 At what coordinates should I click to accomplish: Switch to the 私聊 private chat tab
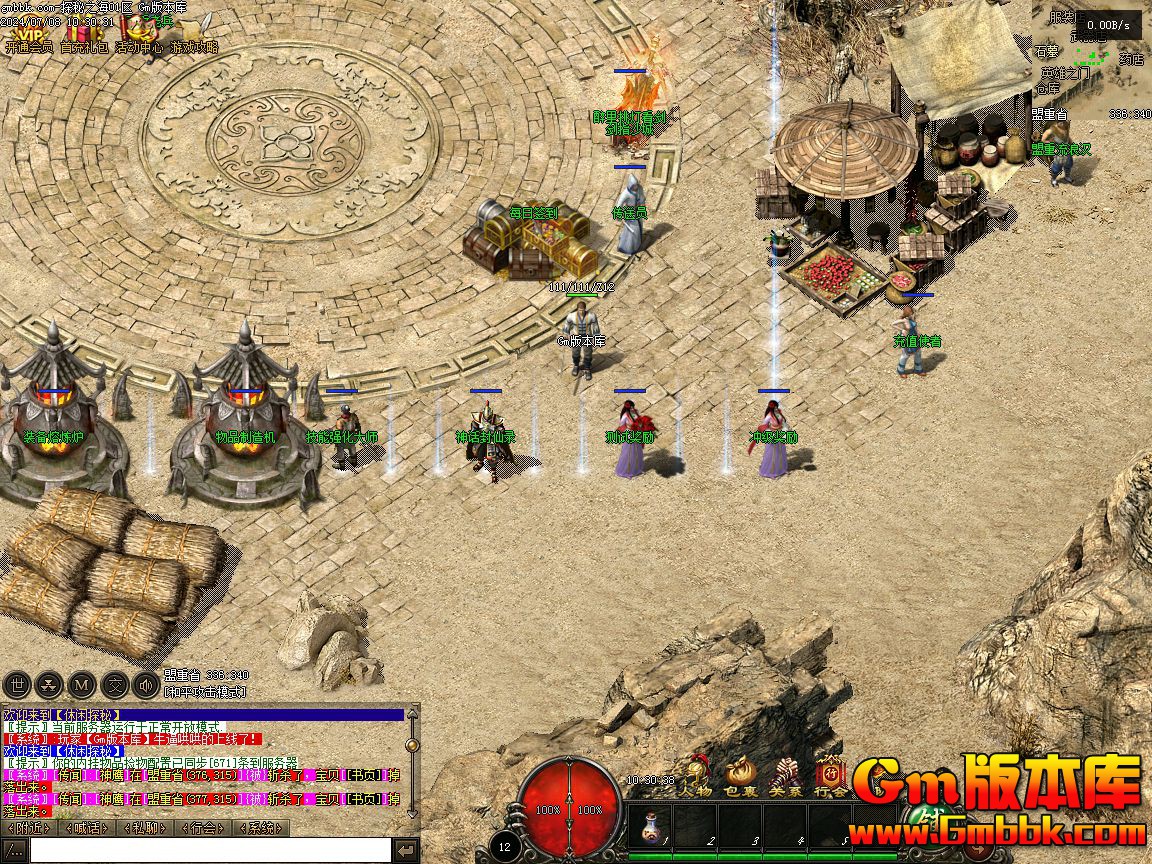144,828
